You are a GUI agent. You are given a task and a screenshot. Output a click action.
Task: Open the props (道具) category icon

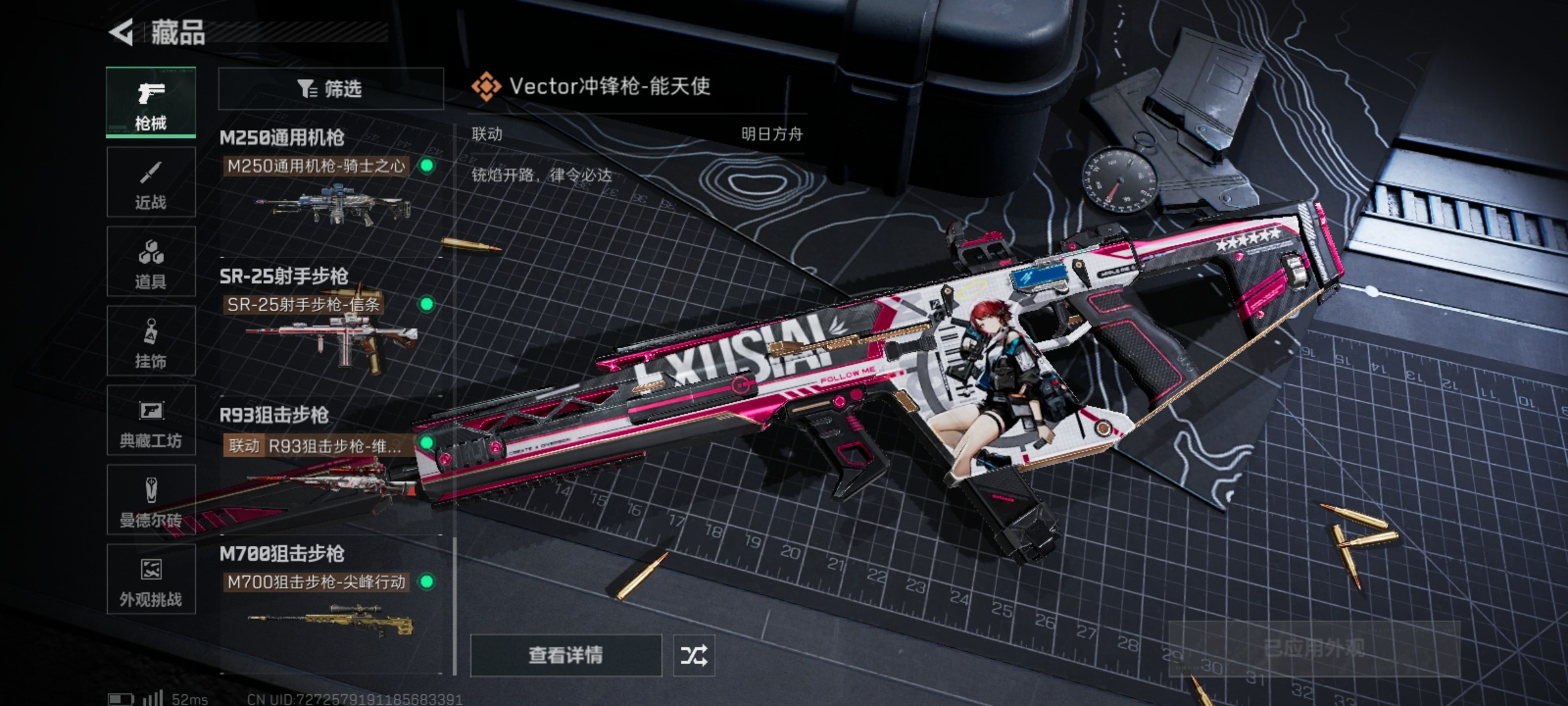151,261
